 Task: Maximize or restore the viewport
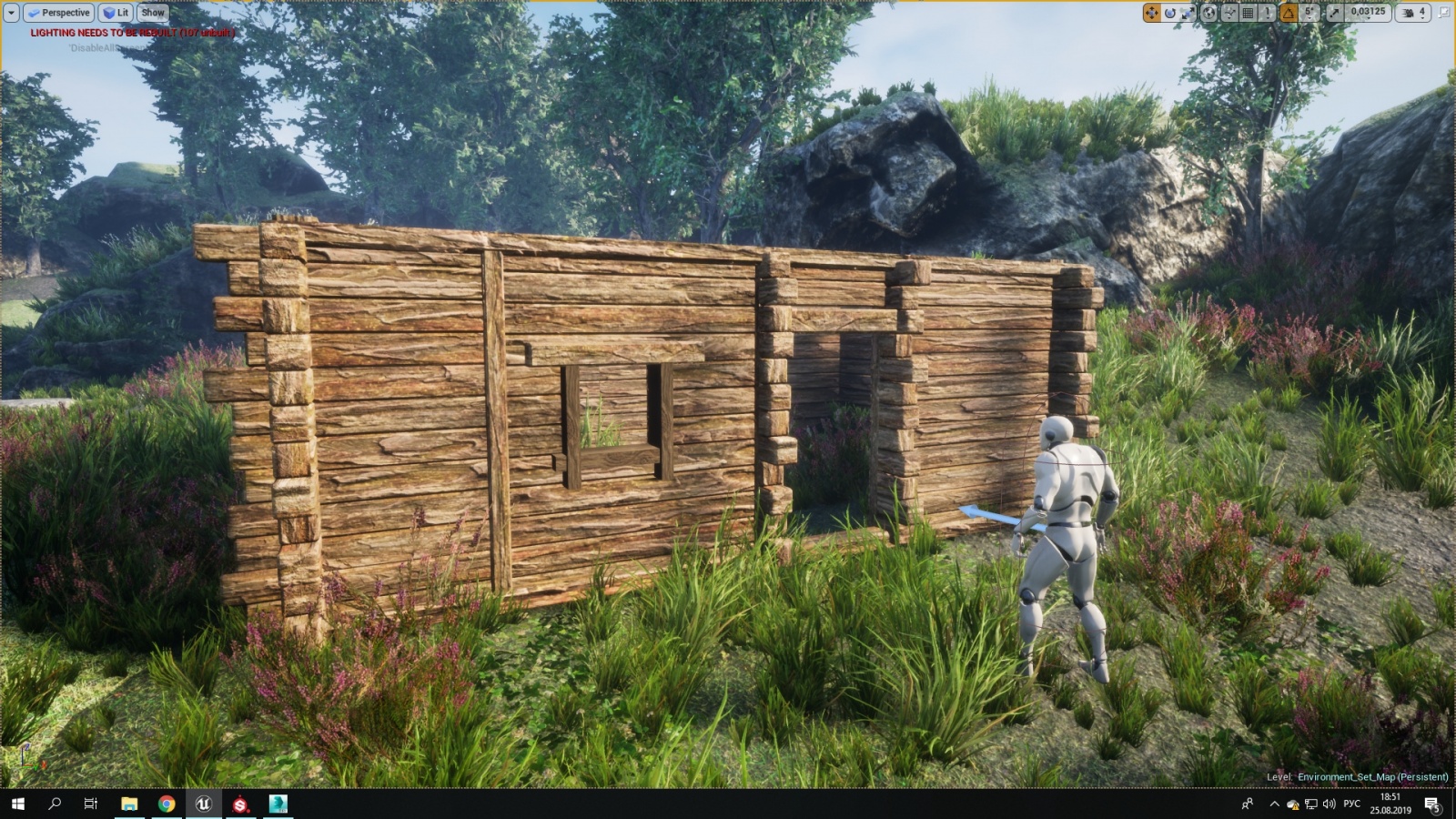point(1444,13)
